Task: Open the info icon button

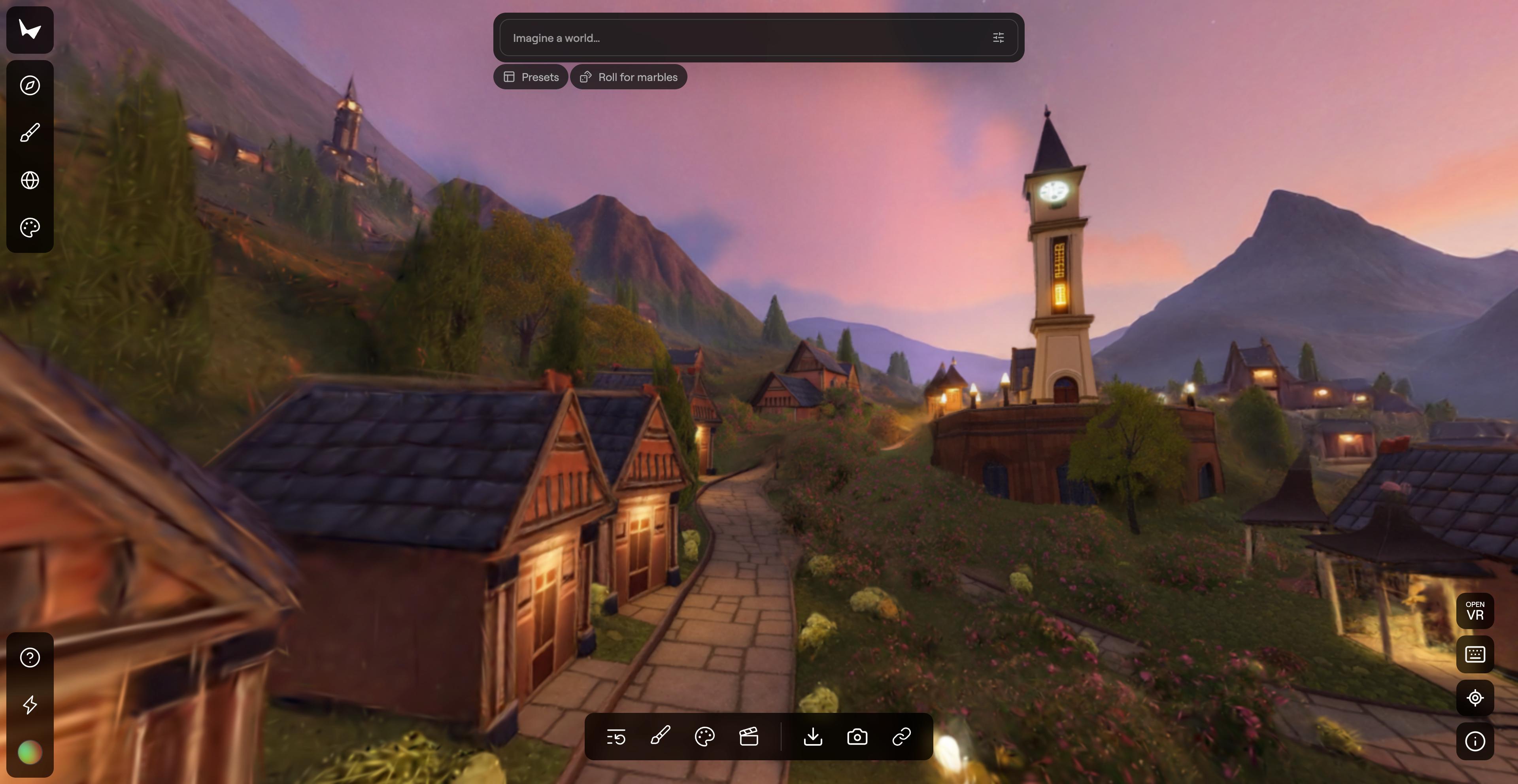Action: click(x=1475, y=741)
